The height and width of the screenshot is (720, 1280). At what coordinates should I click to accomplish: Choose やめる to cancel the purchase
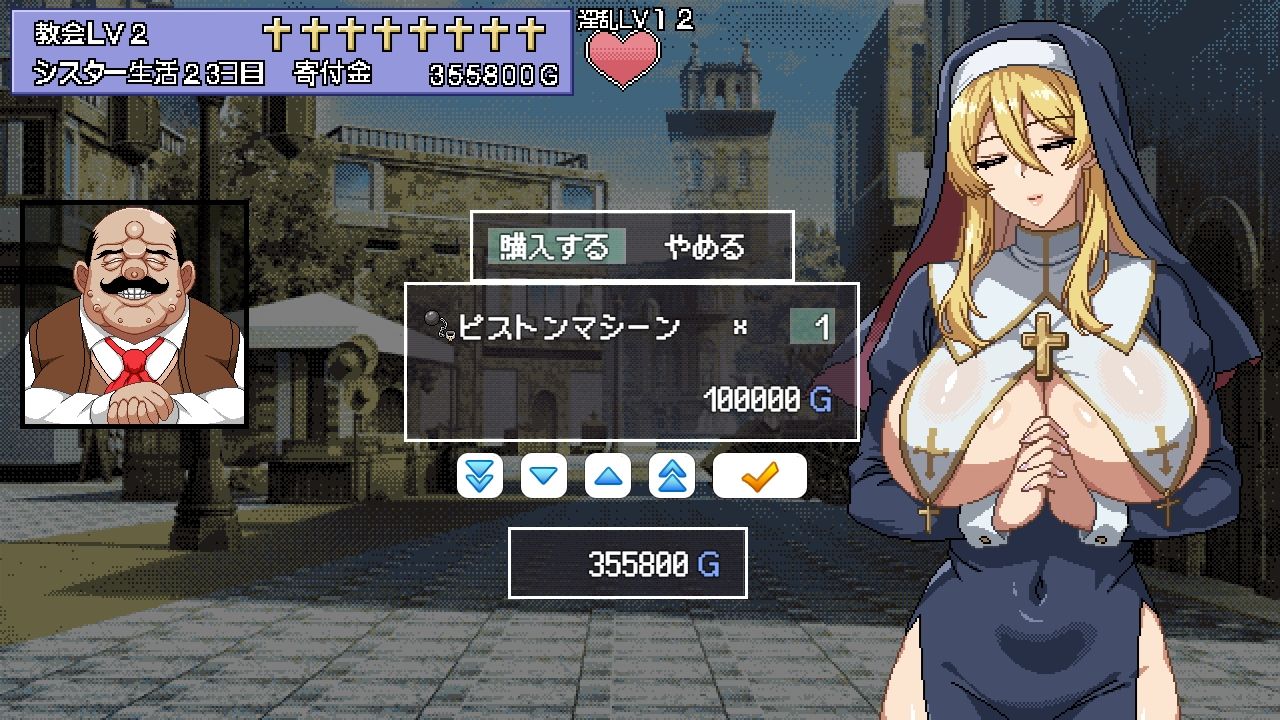706,248
